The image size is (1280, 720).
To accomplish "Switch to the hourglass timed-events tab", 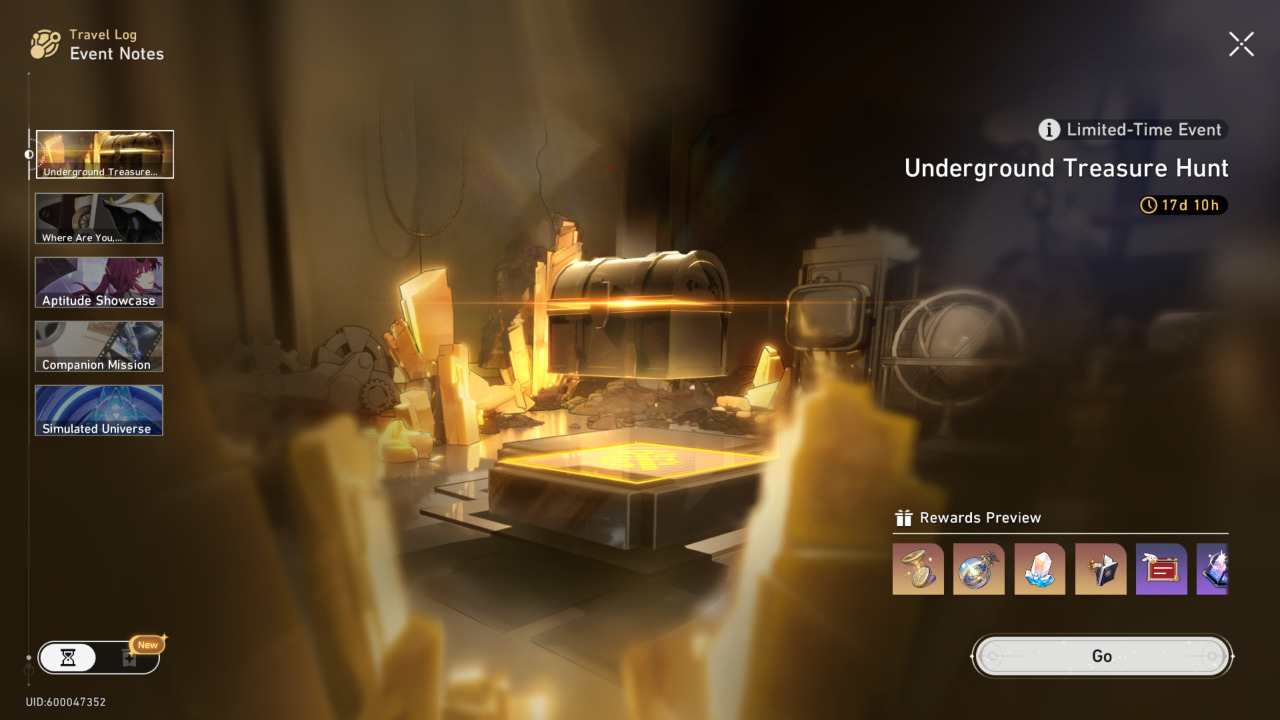I will (x=68, y=657).
